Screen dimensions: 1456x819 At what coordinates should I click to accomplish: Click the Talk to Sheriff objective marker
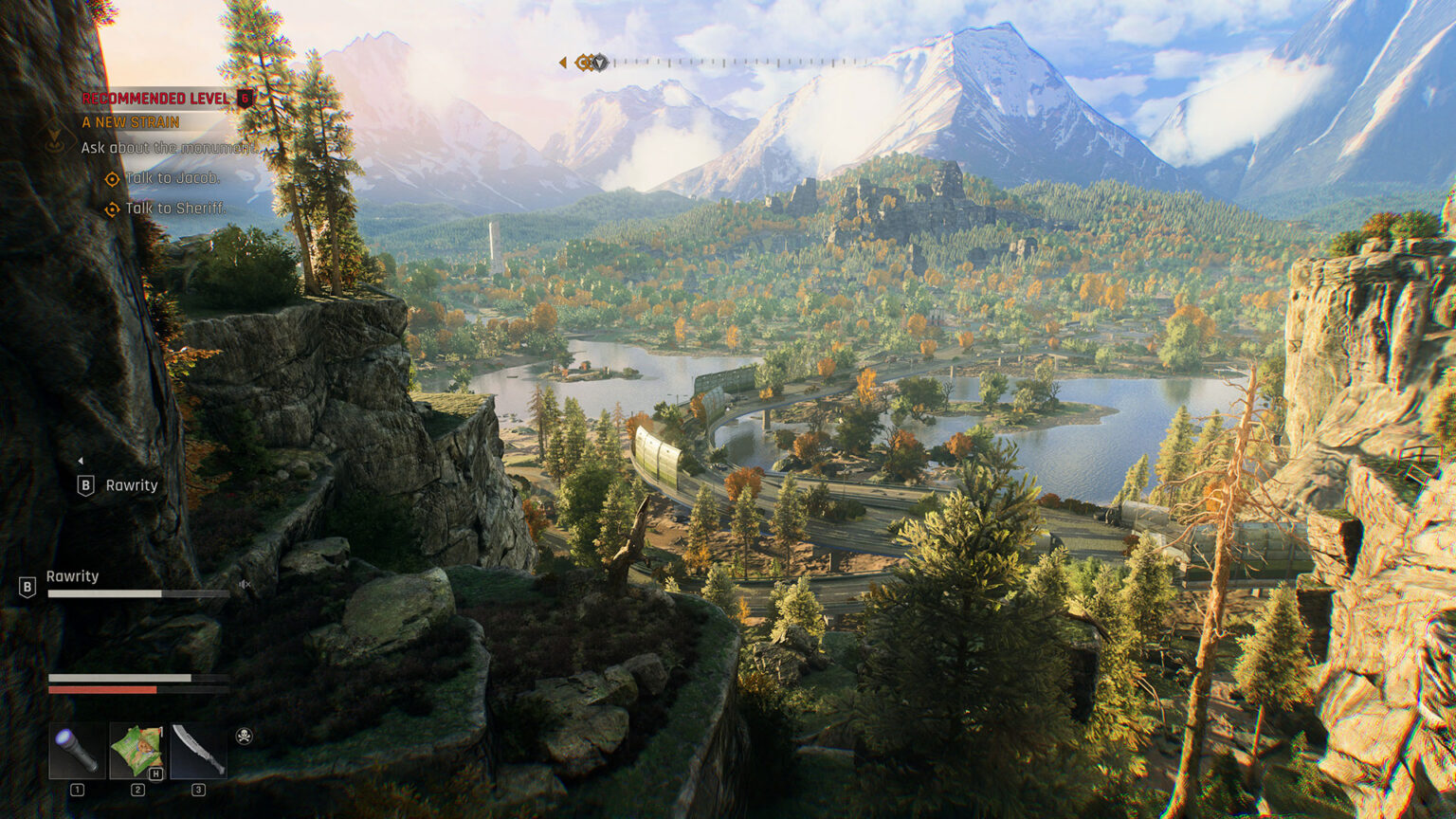(113, 209)
